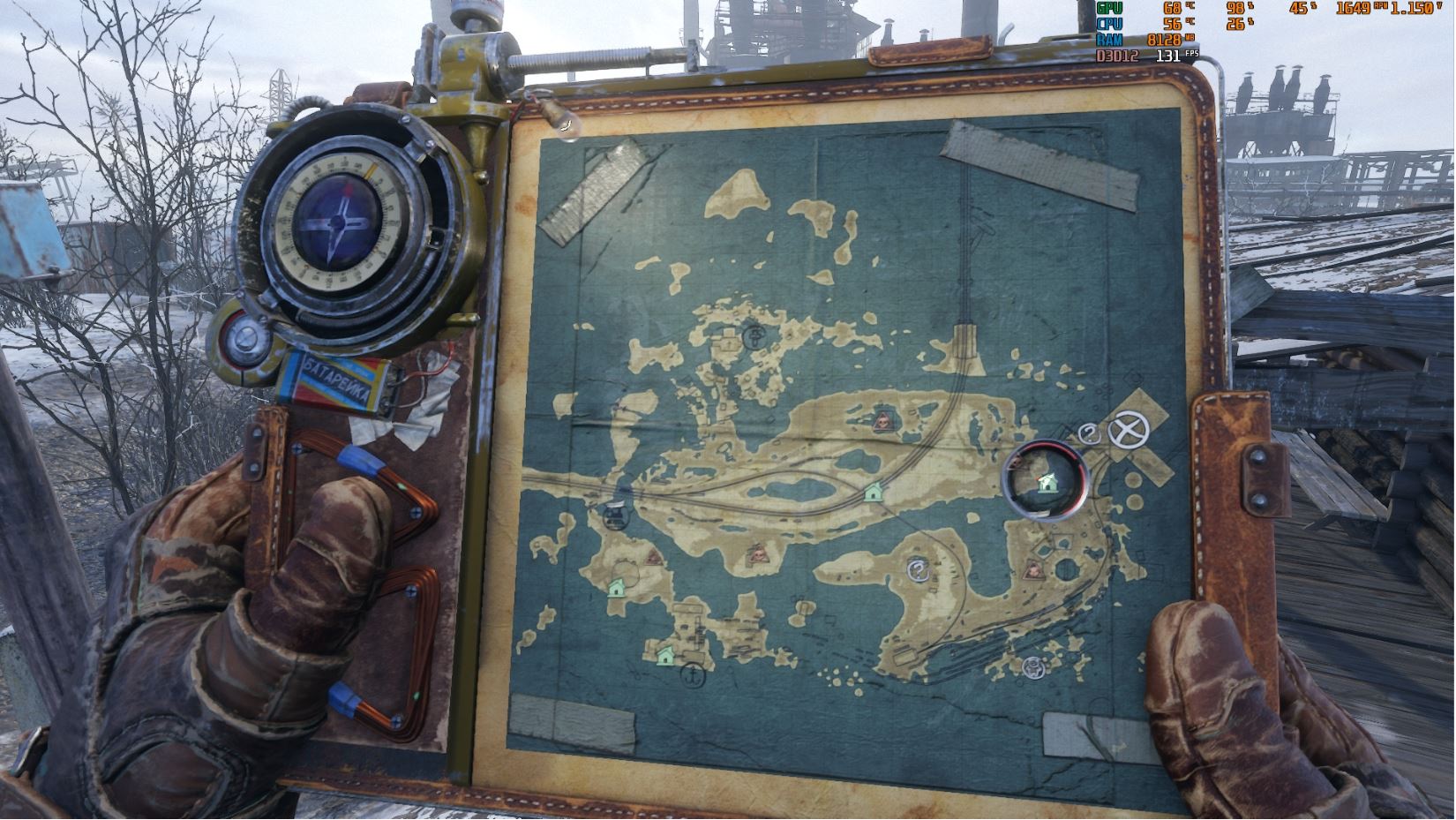Select the question mark inside the railway loop

(919, 570)
